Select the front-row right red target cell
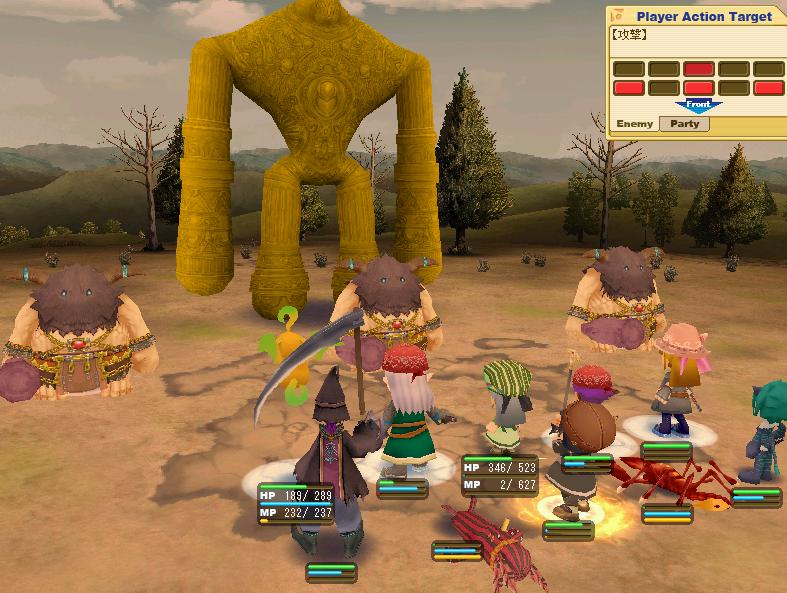Screen dimensions: 787x593 click(x=768, y=88)
